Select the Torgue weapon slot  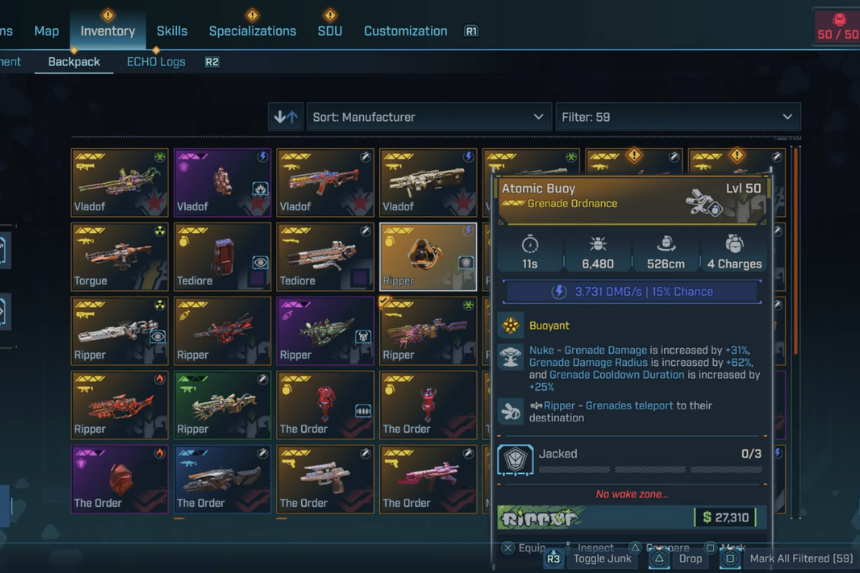coord(120,256)
